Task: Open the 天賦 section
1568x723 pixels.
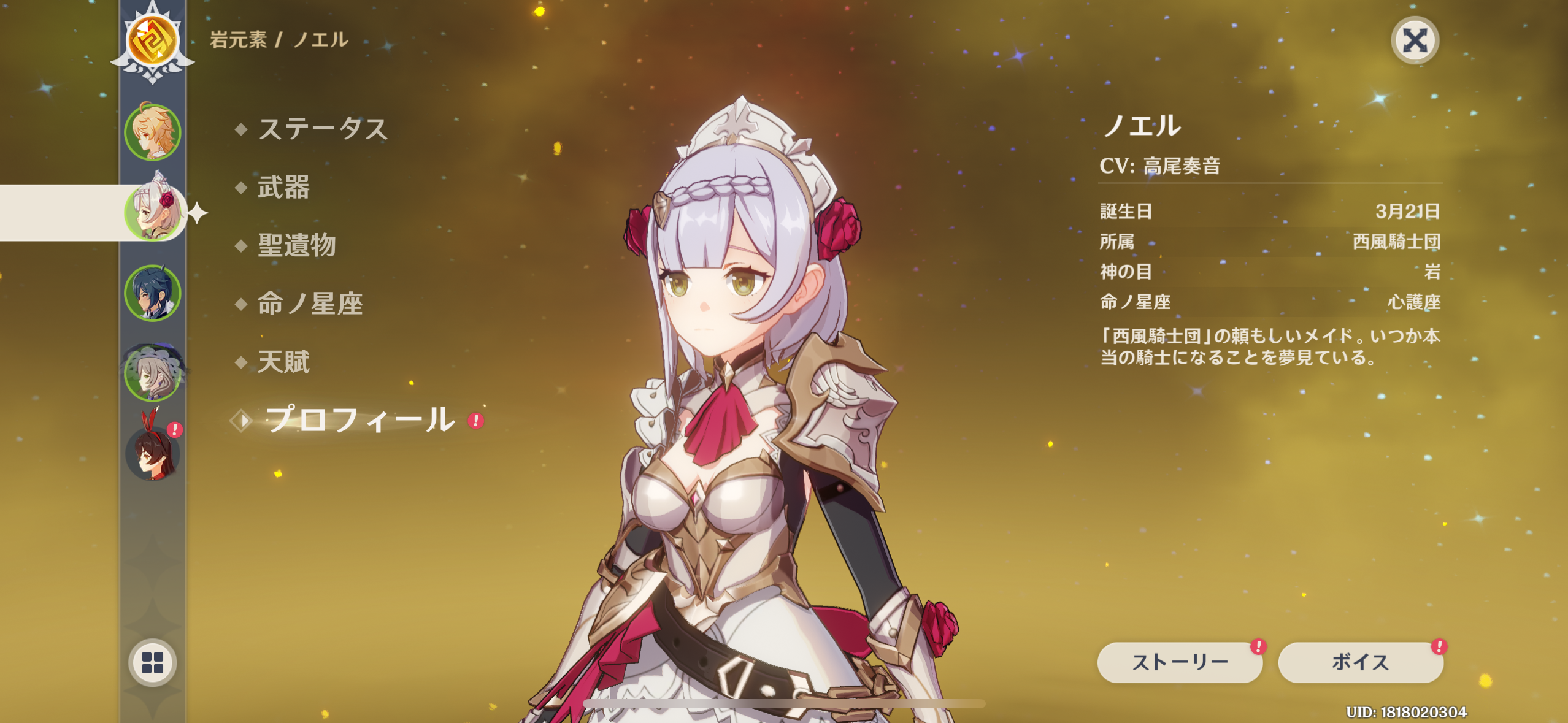Action: [283, 362]
